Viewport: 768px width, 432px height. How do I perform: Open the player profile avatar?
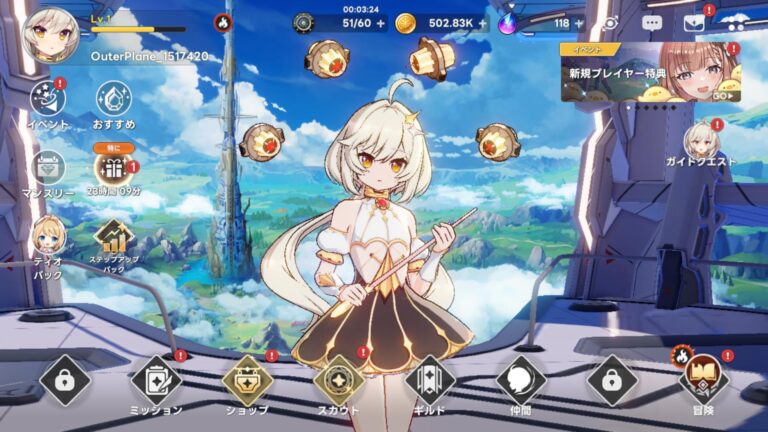click(51, 35)
